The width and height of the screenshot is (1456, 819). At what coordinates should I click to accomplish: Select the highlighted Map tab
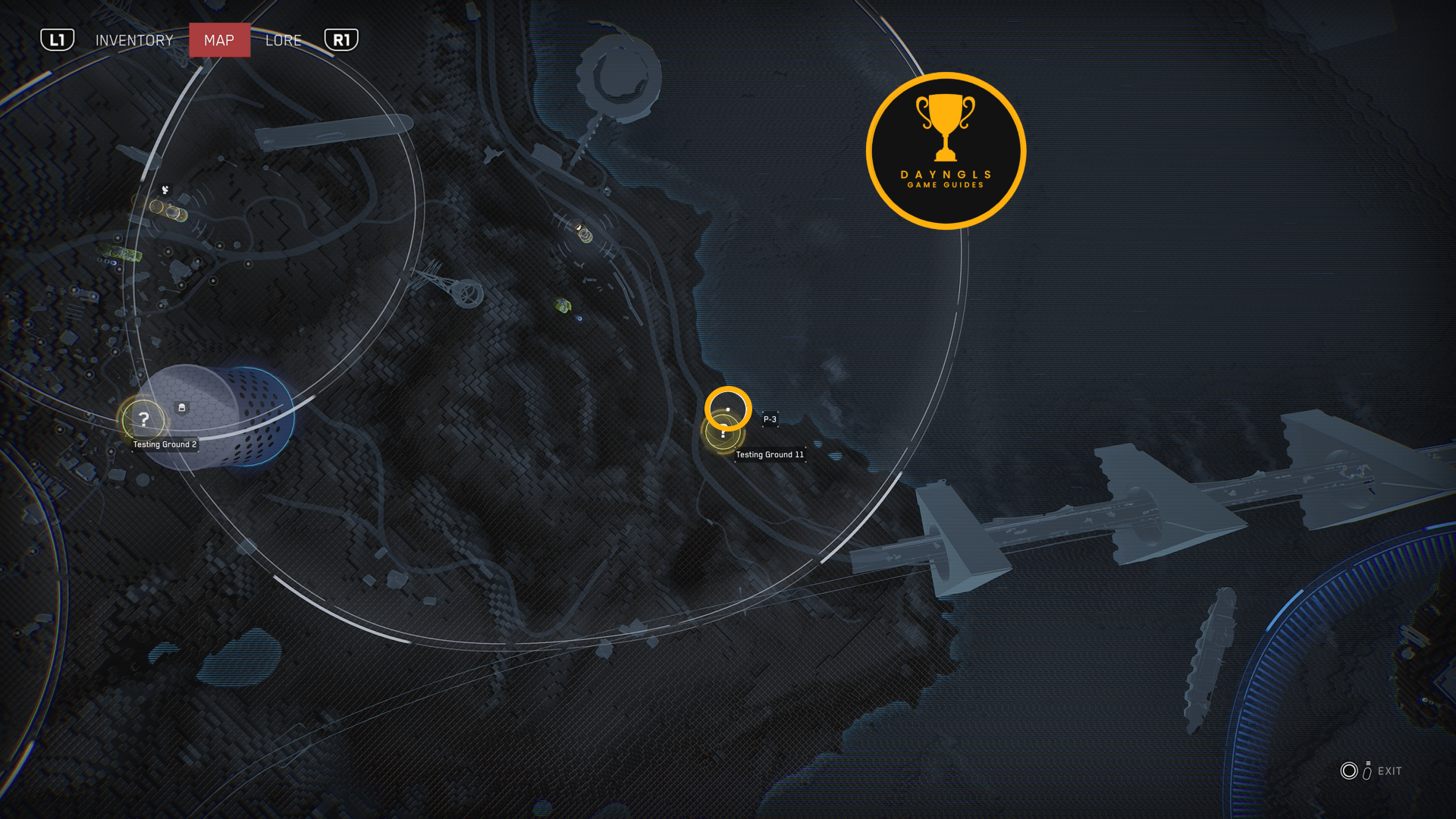[219, 40]
